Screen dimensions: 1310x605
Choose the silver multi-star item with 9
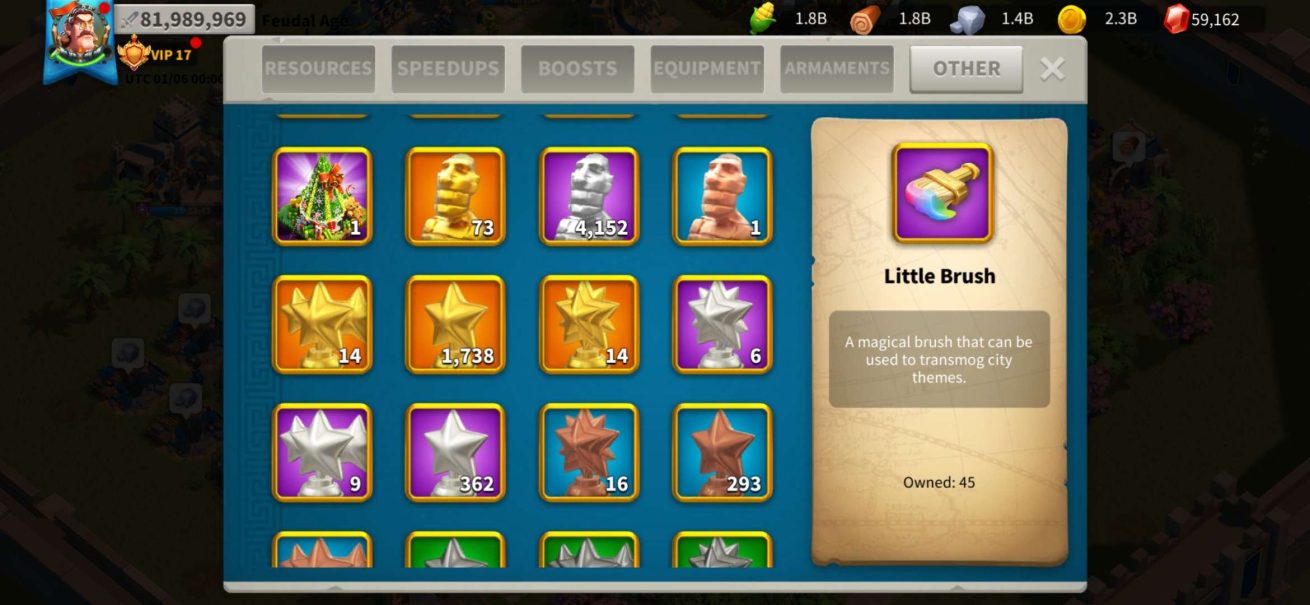[x=322, y=452]
